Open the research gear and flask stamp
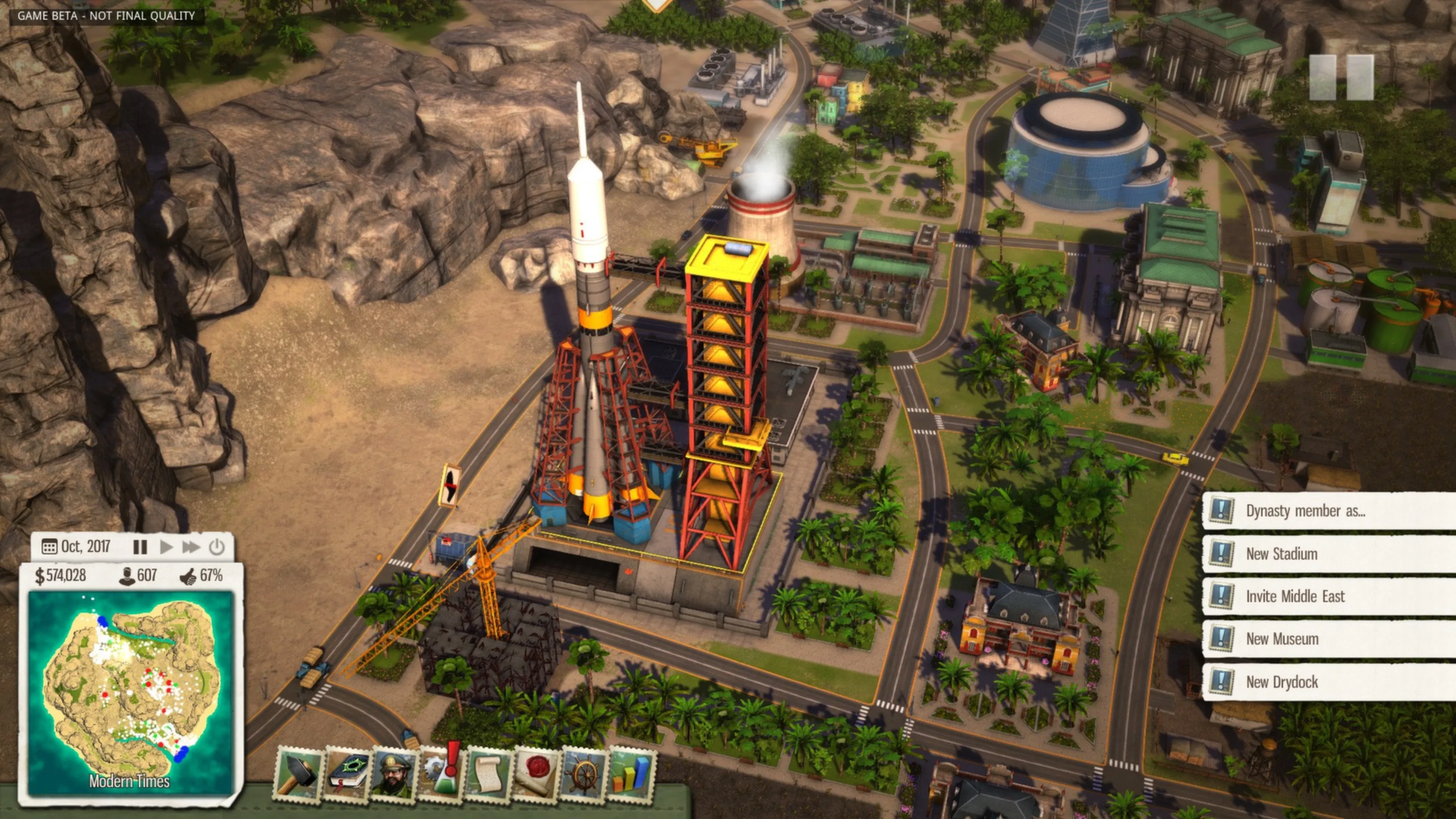Image resolution: width=1456 pixels, height=819 pixels. (442, 774)
